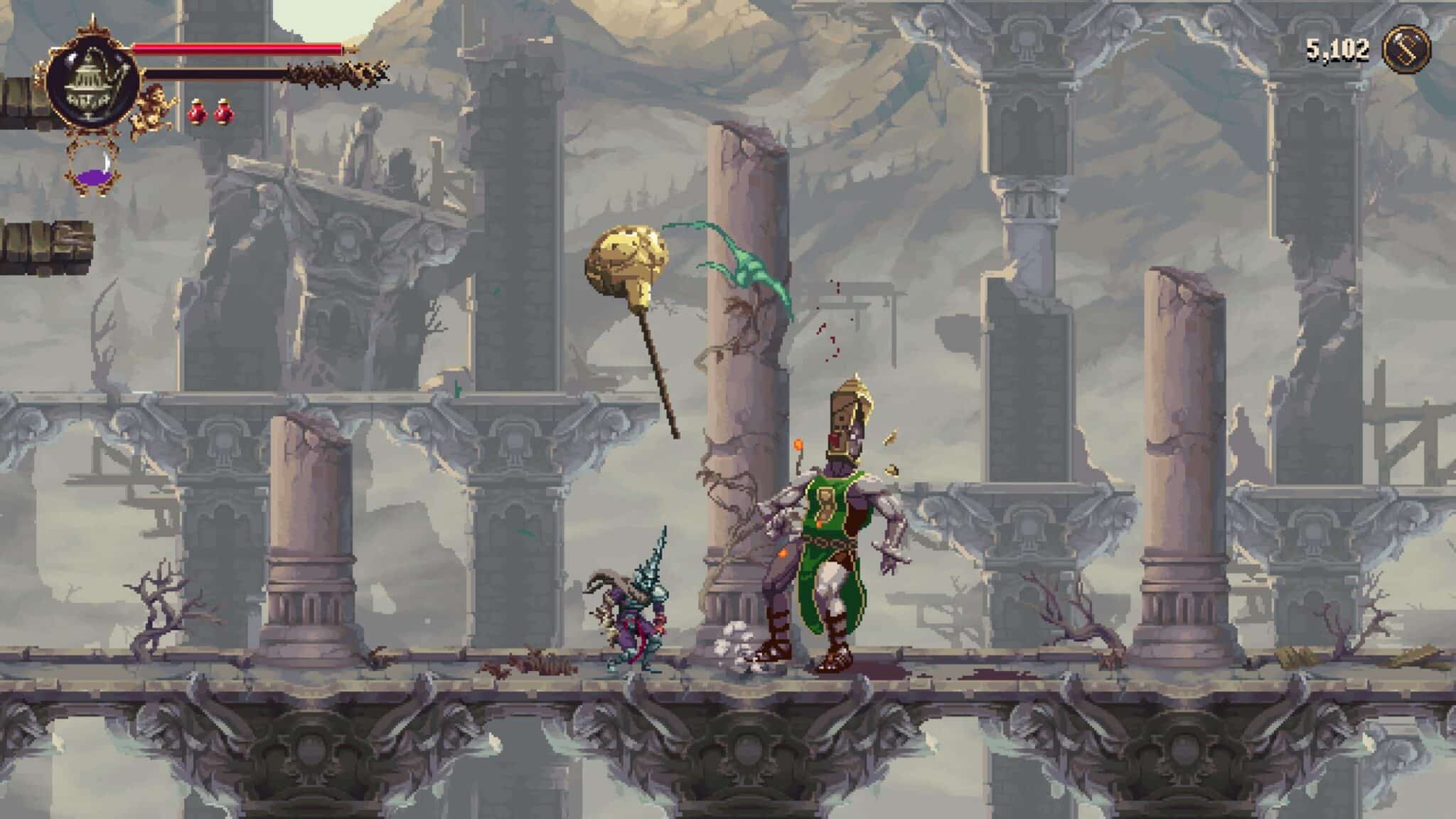Click the domed cathedral emblem inside the portrait frame

point(90,82)
